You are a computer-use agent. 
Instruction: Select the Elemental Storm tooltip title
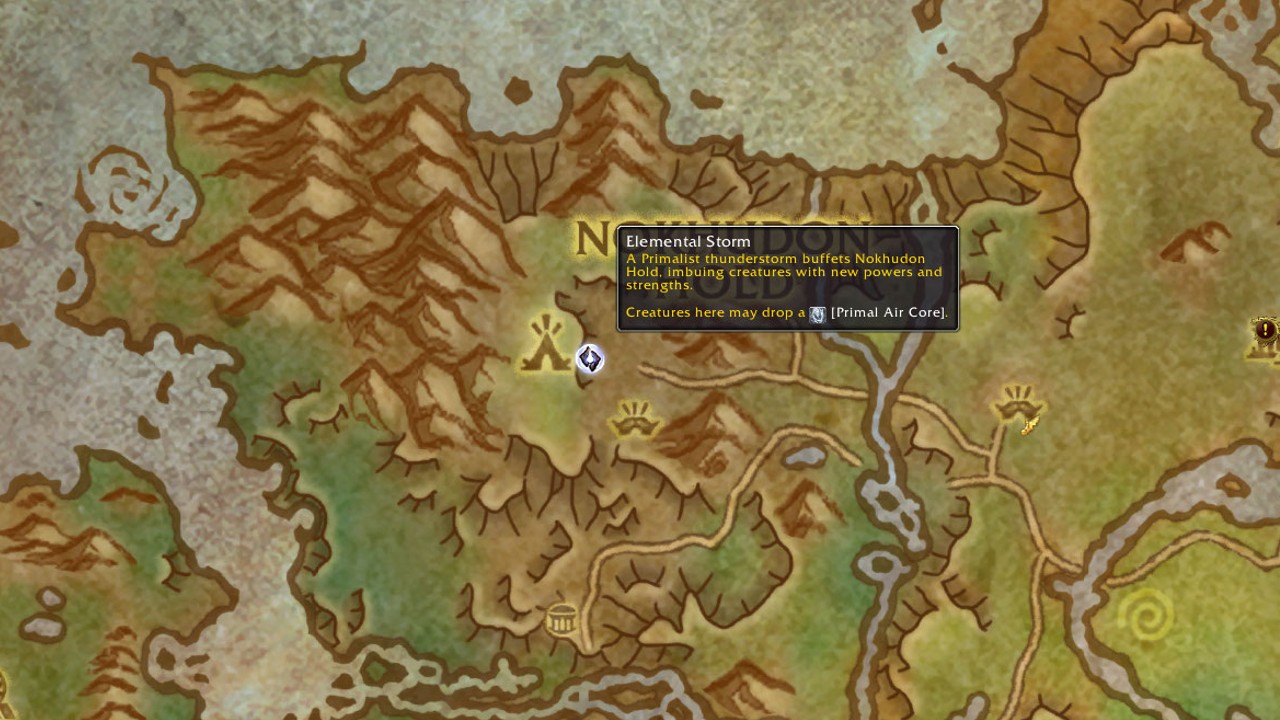688,241
